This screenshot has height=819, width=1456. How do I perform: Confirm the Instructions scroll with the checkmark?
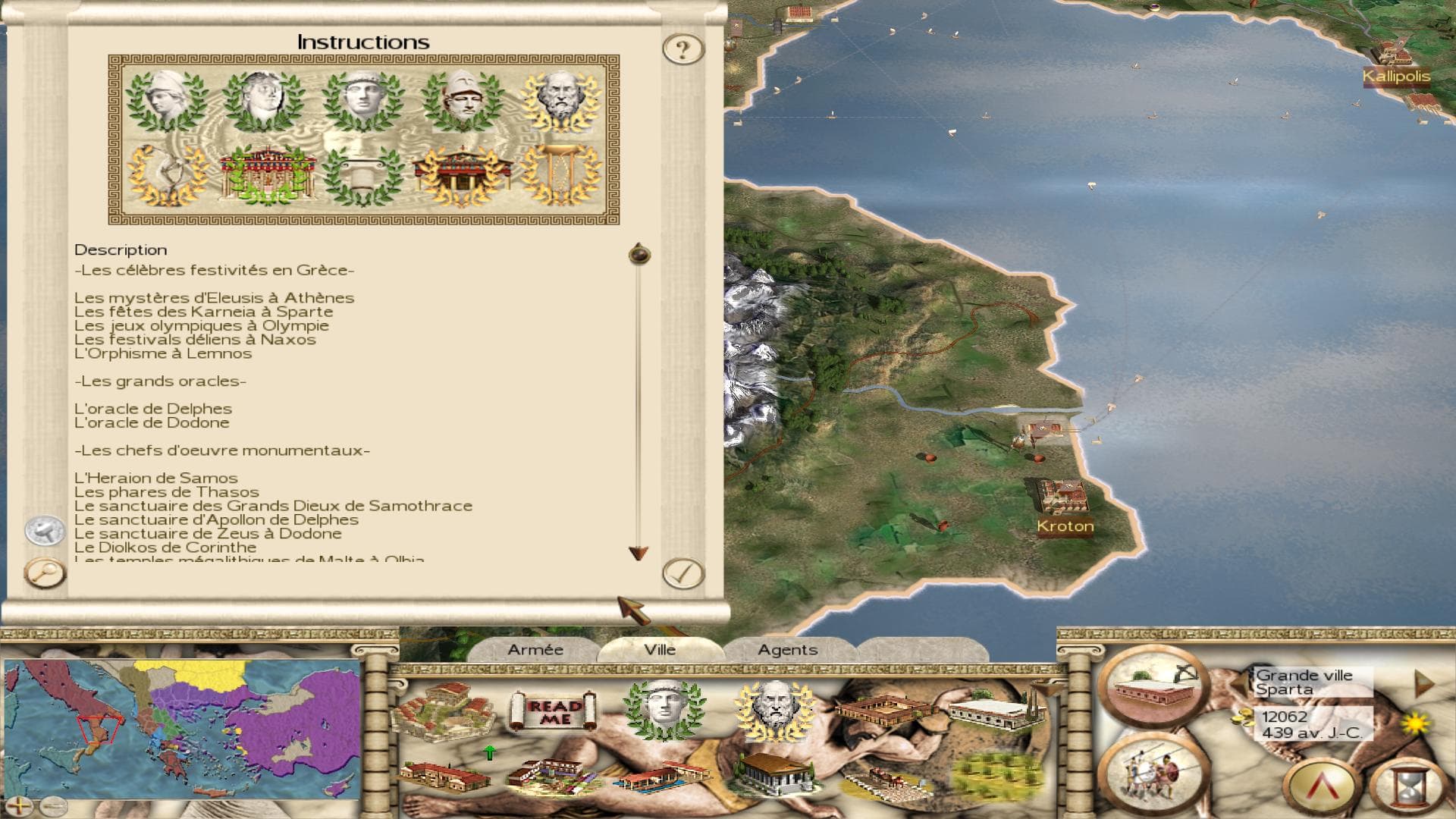tap(683, 573)
